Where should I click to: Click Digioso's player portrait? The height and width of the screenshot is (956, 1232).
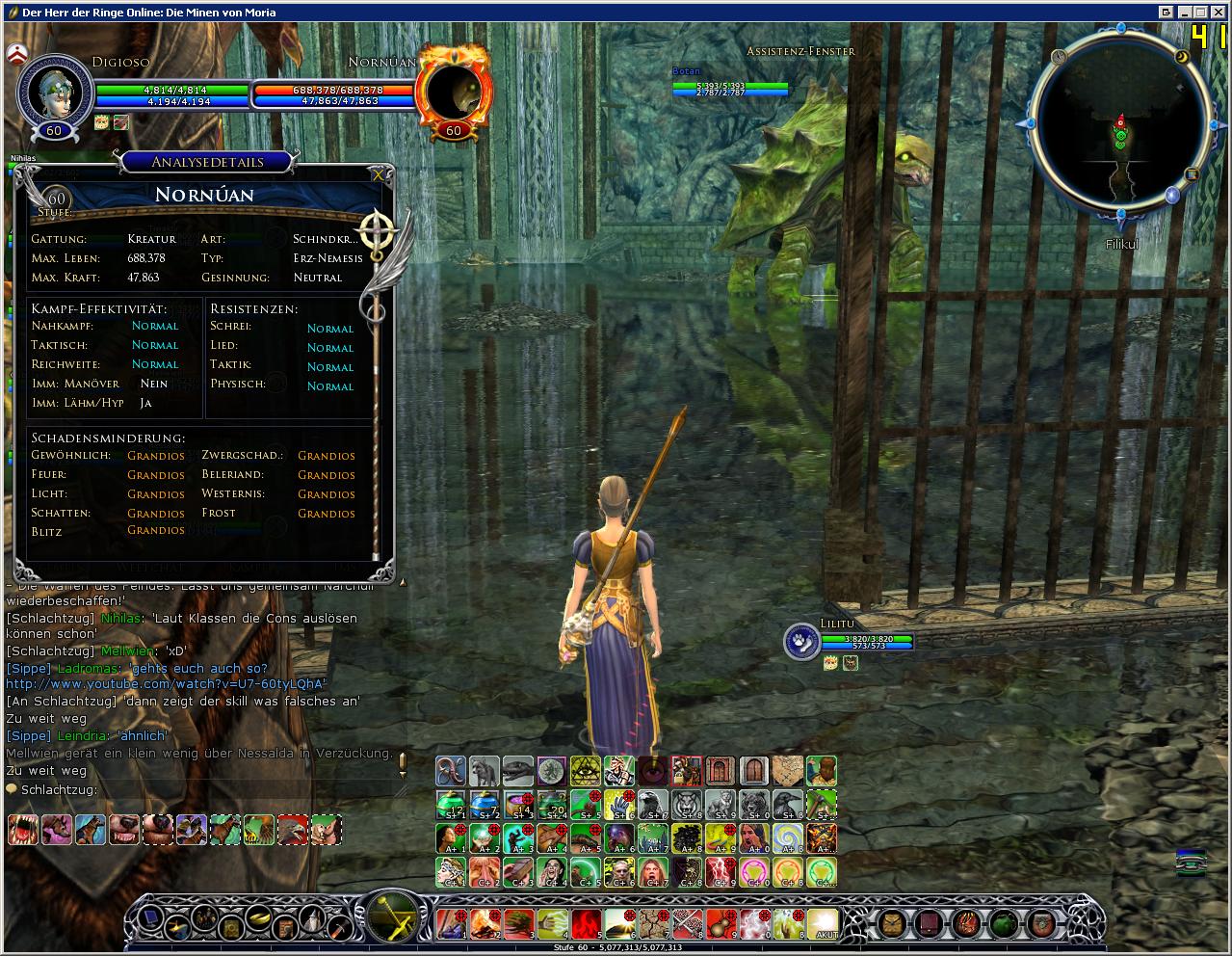coord(53,93)
